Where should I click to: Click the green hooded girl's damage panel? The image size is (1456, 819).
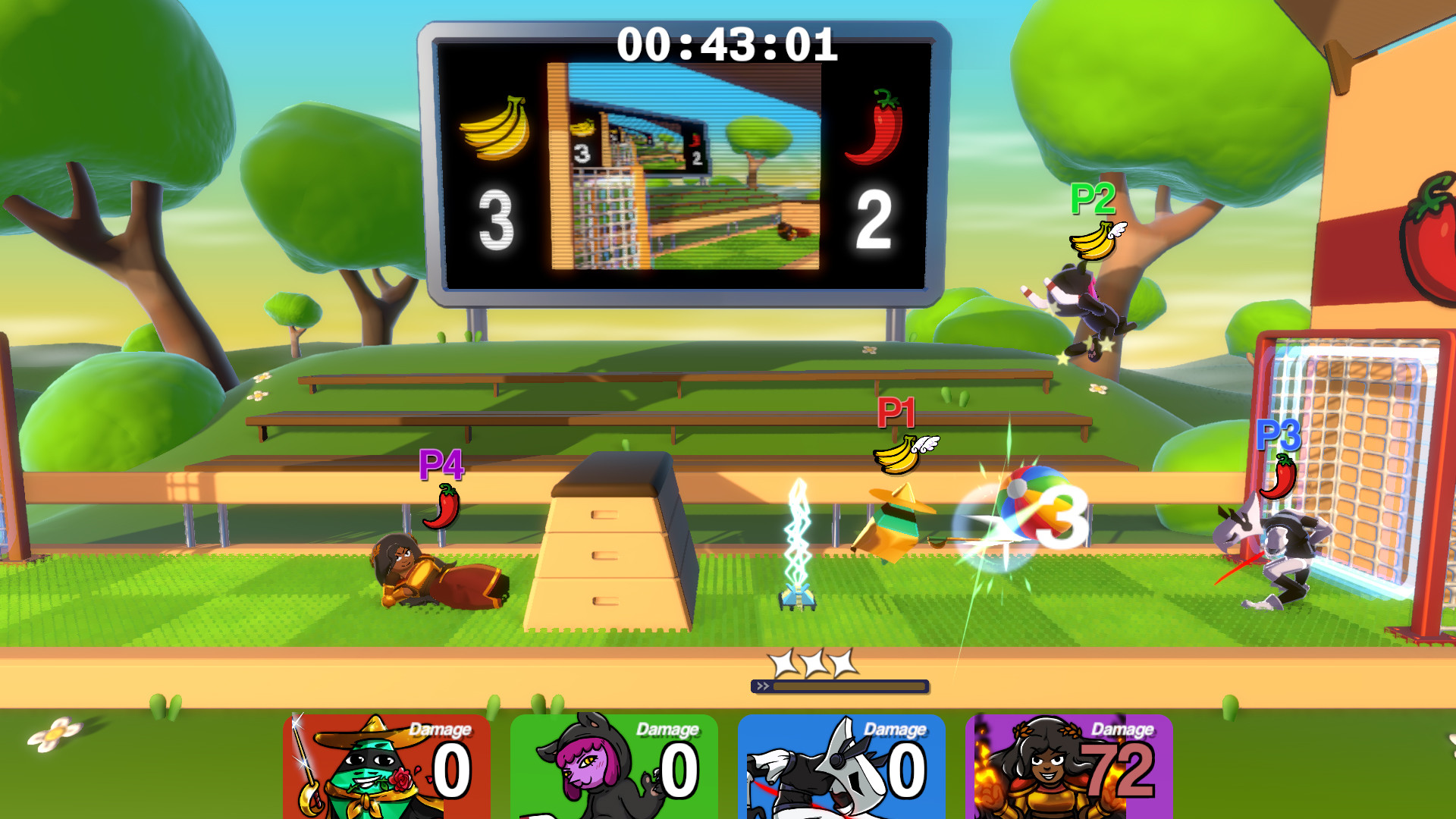point(614,766)
